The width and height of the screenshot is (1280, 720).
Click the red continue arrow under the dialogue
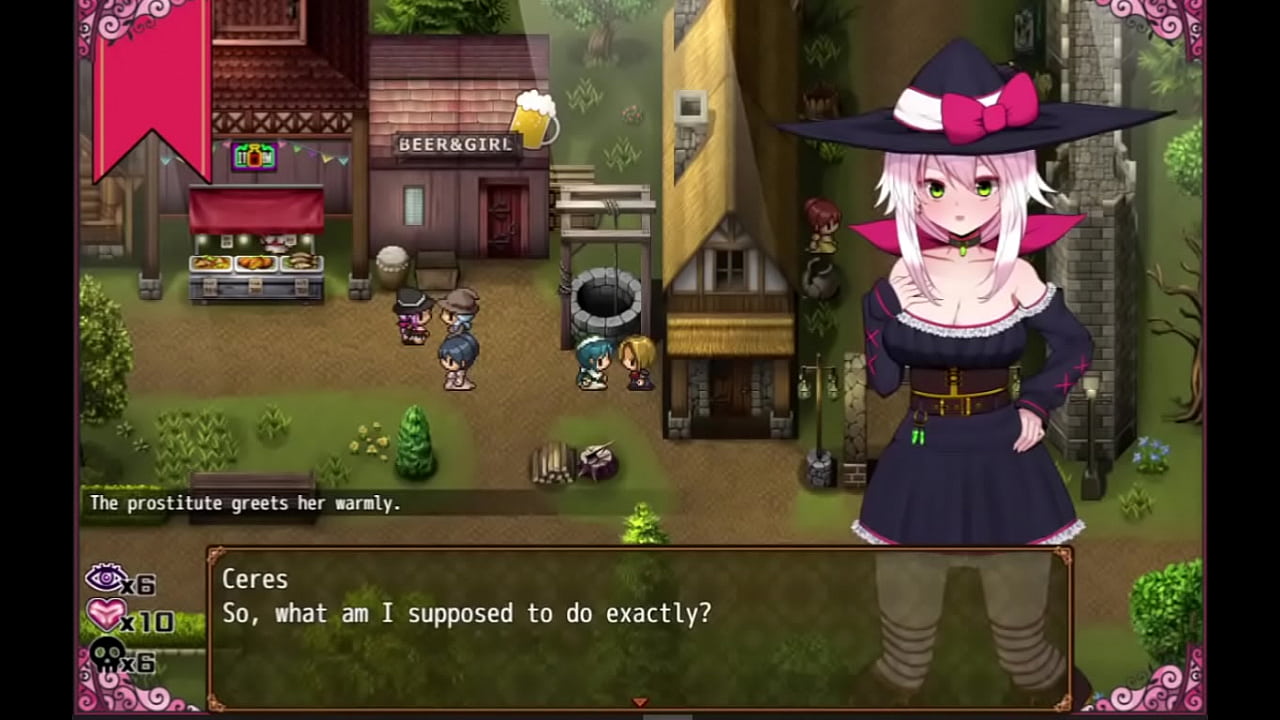pos(640,702)
